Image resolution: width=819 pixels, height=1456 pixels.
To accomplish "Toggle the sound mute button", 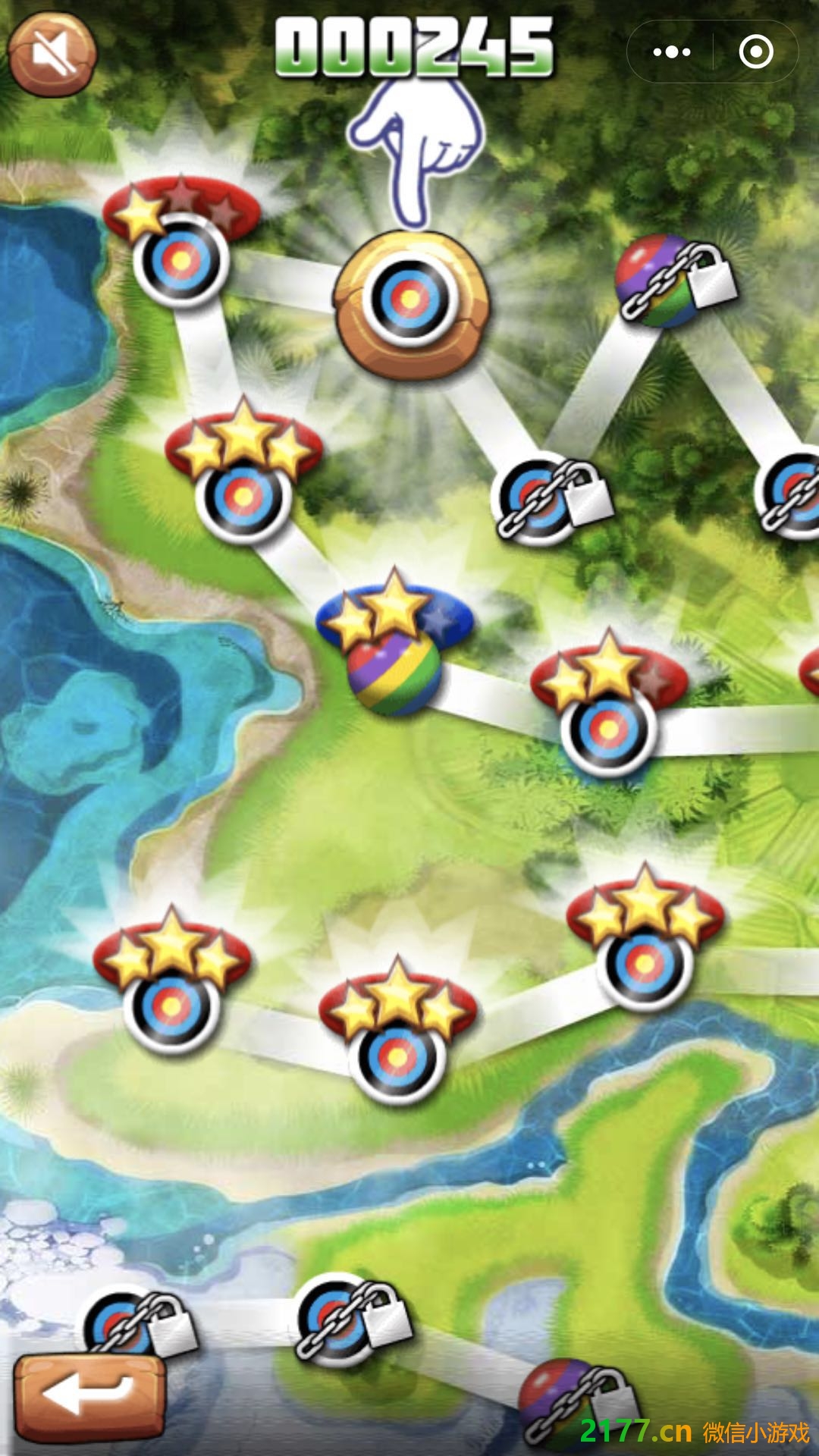I will coord(52,53).
